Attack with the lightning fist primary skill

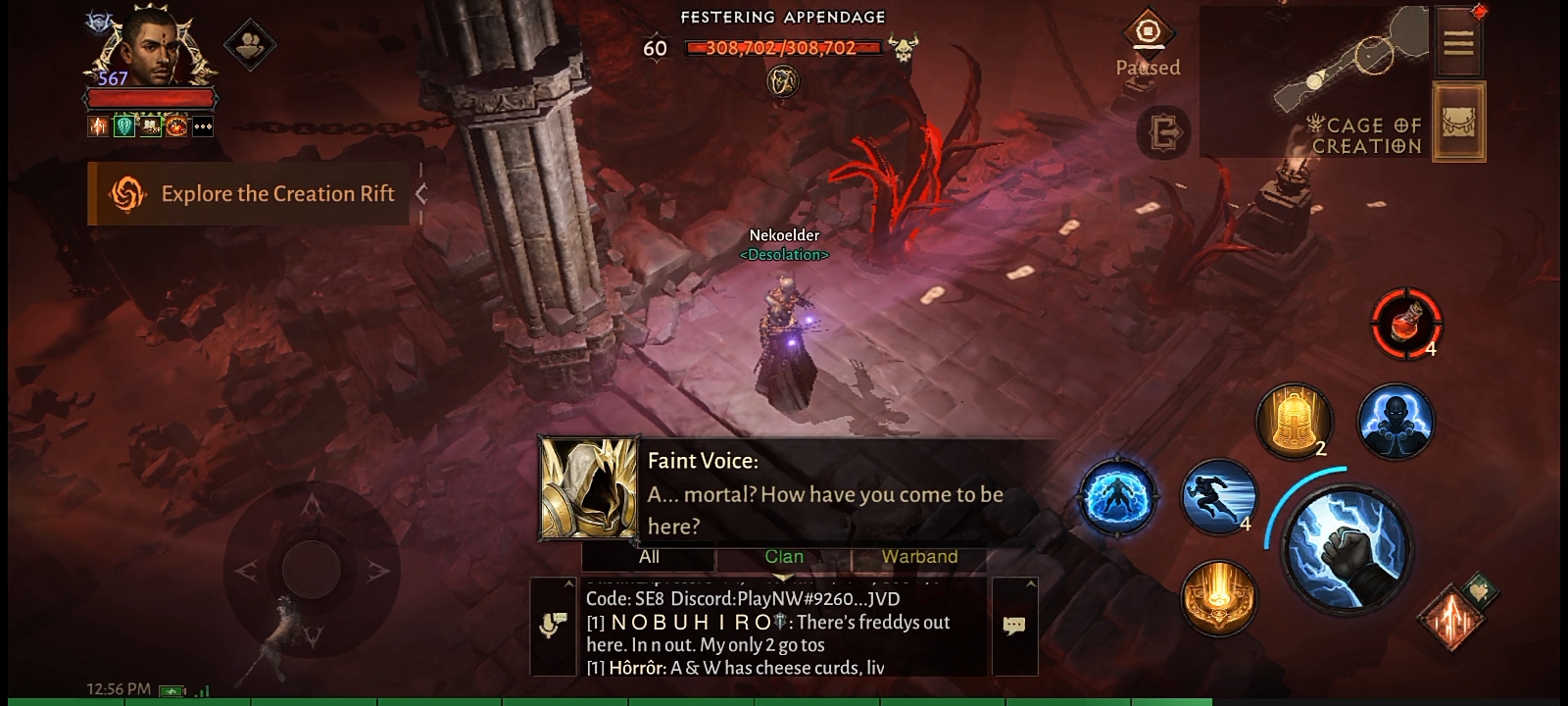[x=1348, y=546]
